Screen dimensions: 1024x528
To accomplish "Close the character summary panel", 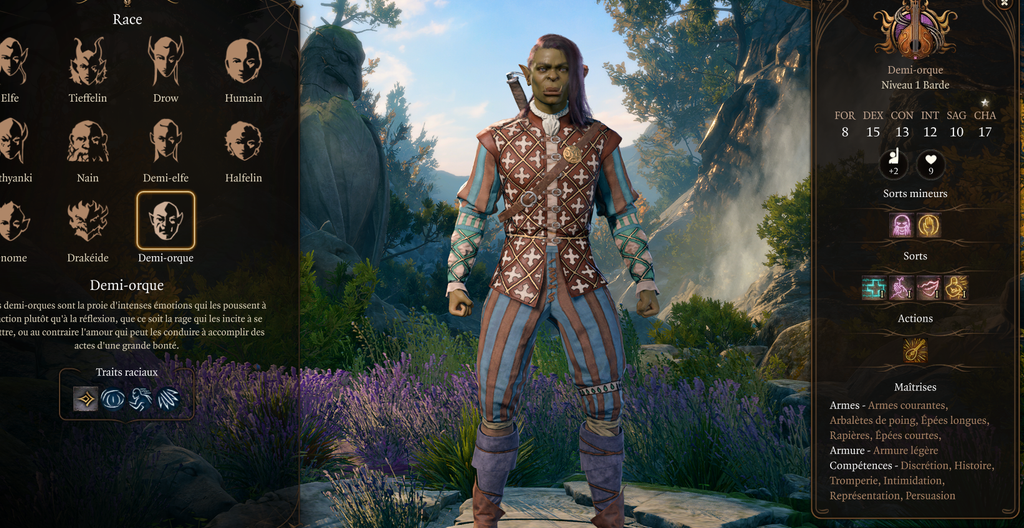I will coord(1004,4).
